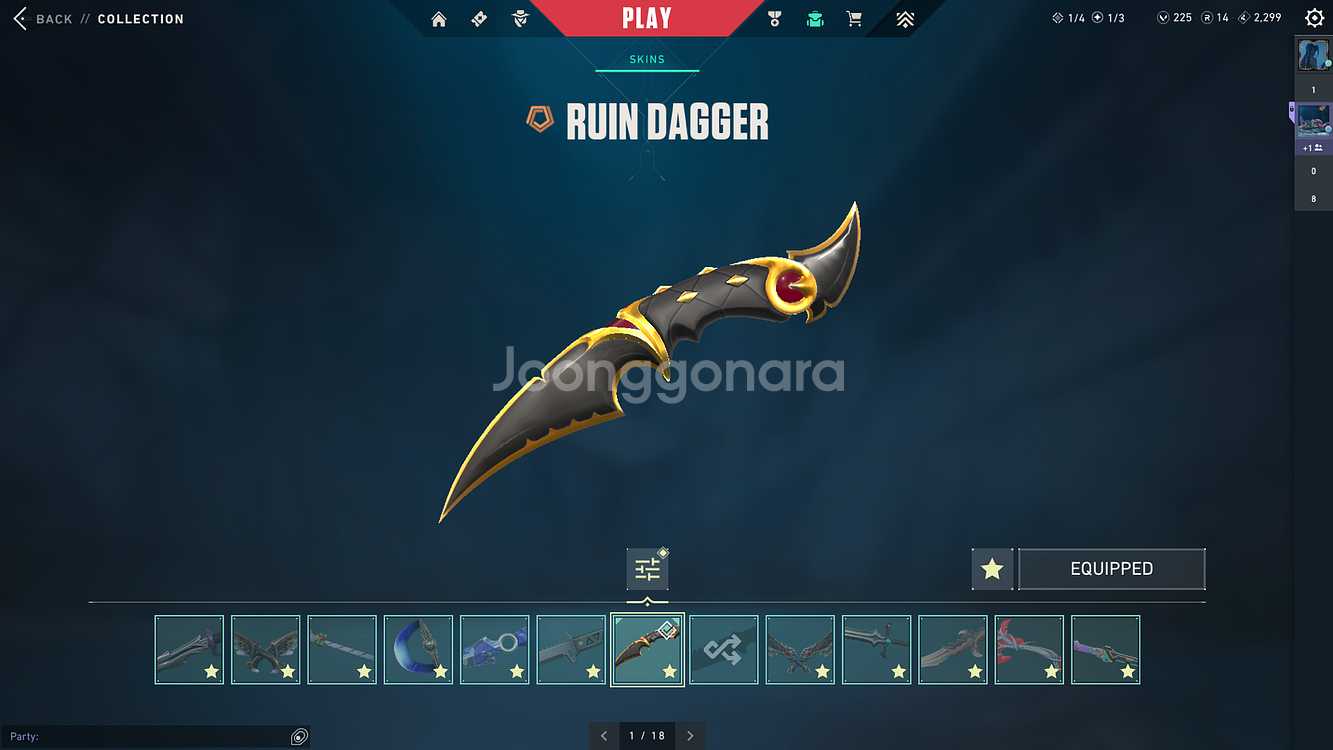Select the blue crescent blade skin
1333x750 pixels.
tap(418, 650)
